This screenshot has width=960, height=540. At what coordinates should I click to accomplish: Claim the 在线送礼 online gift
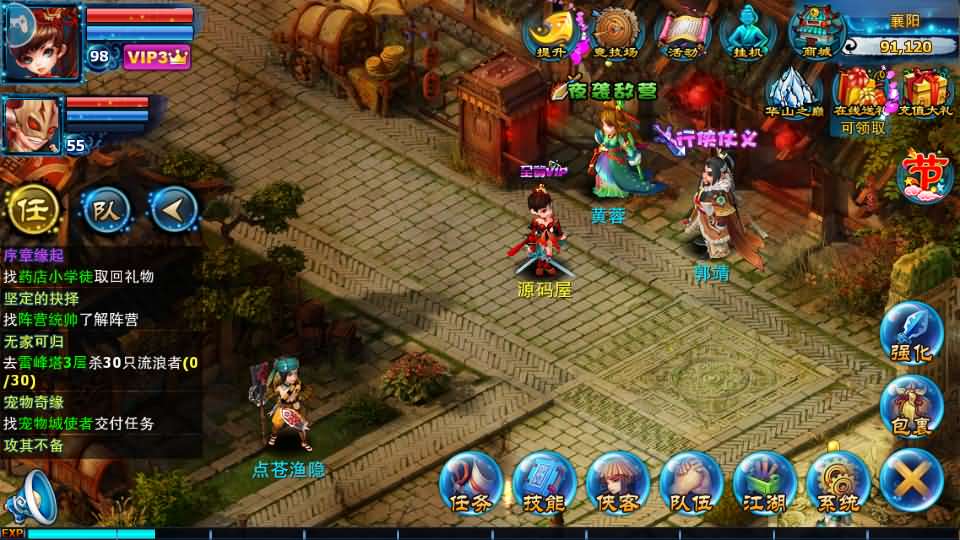tap(862, 90)
